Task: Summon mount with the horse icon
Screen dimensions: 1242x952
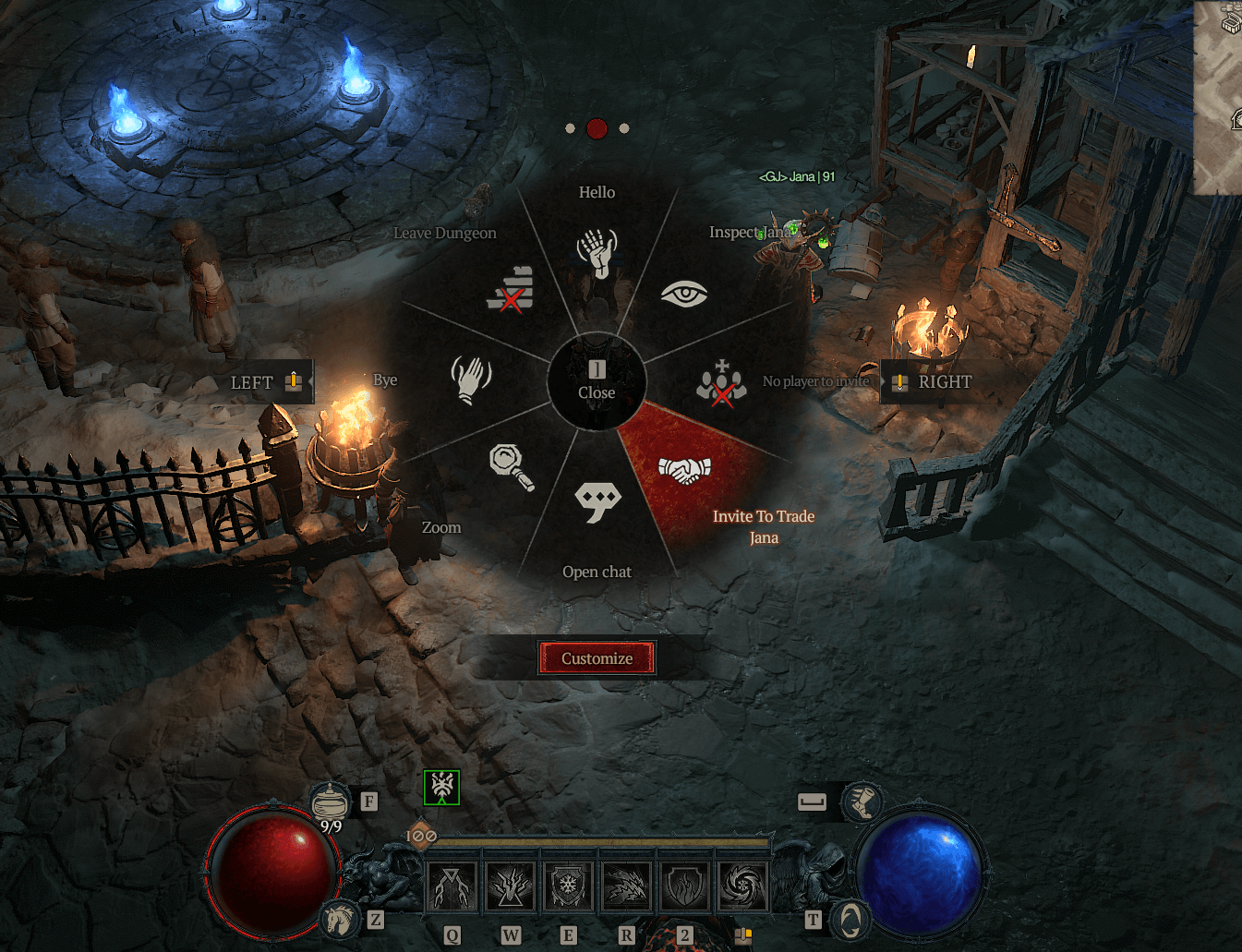Action: click(338, 919)
